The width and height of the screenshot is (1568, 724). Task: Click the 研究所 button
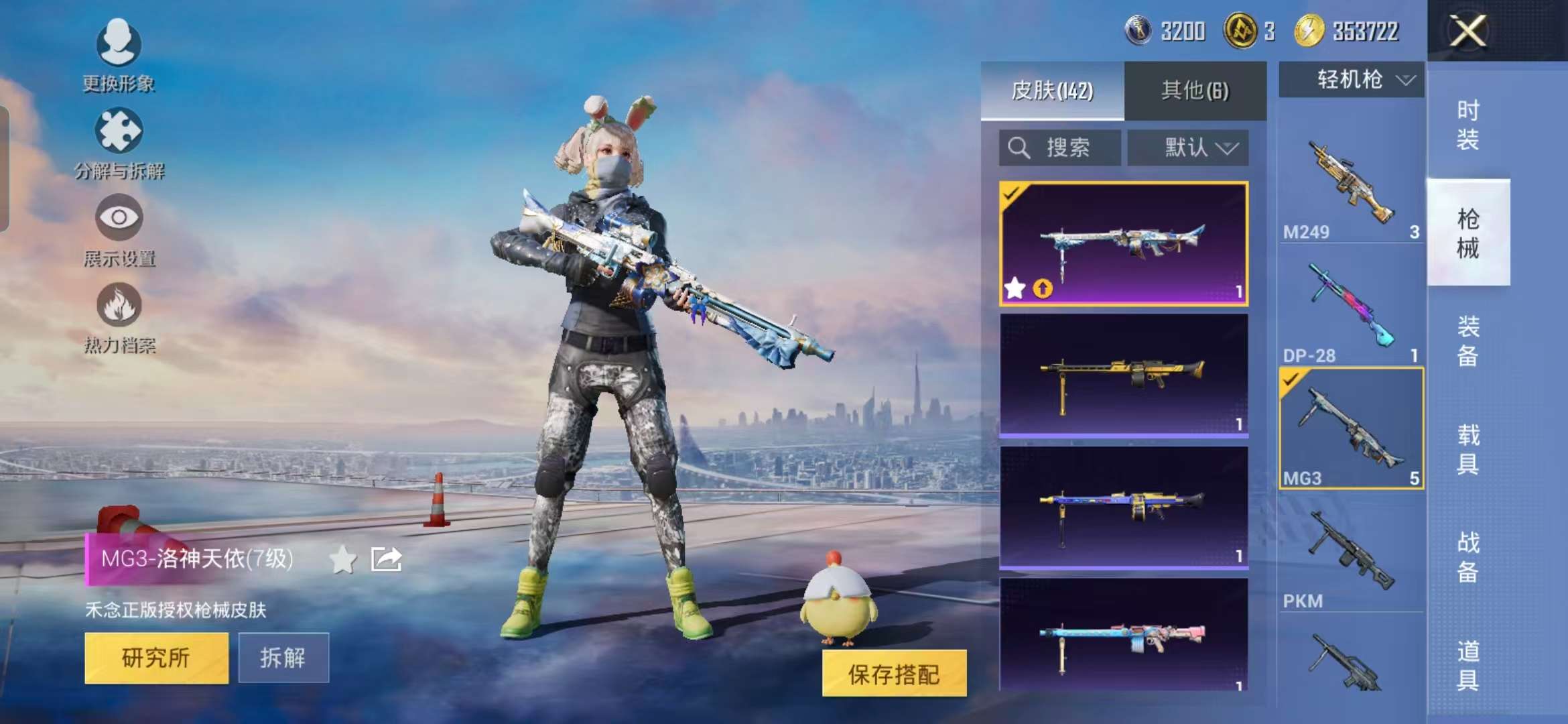[156, 658]
